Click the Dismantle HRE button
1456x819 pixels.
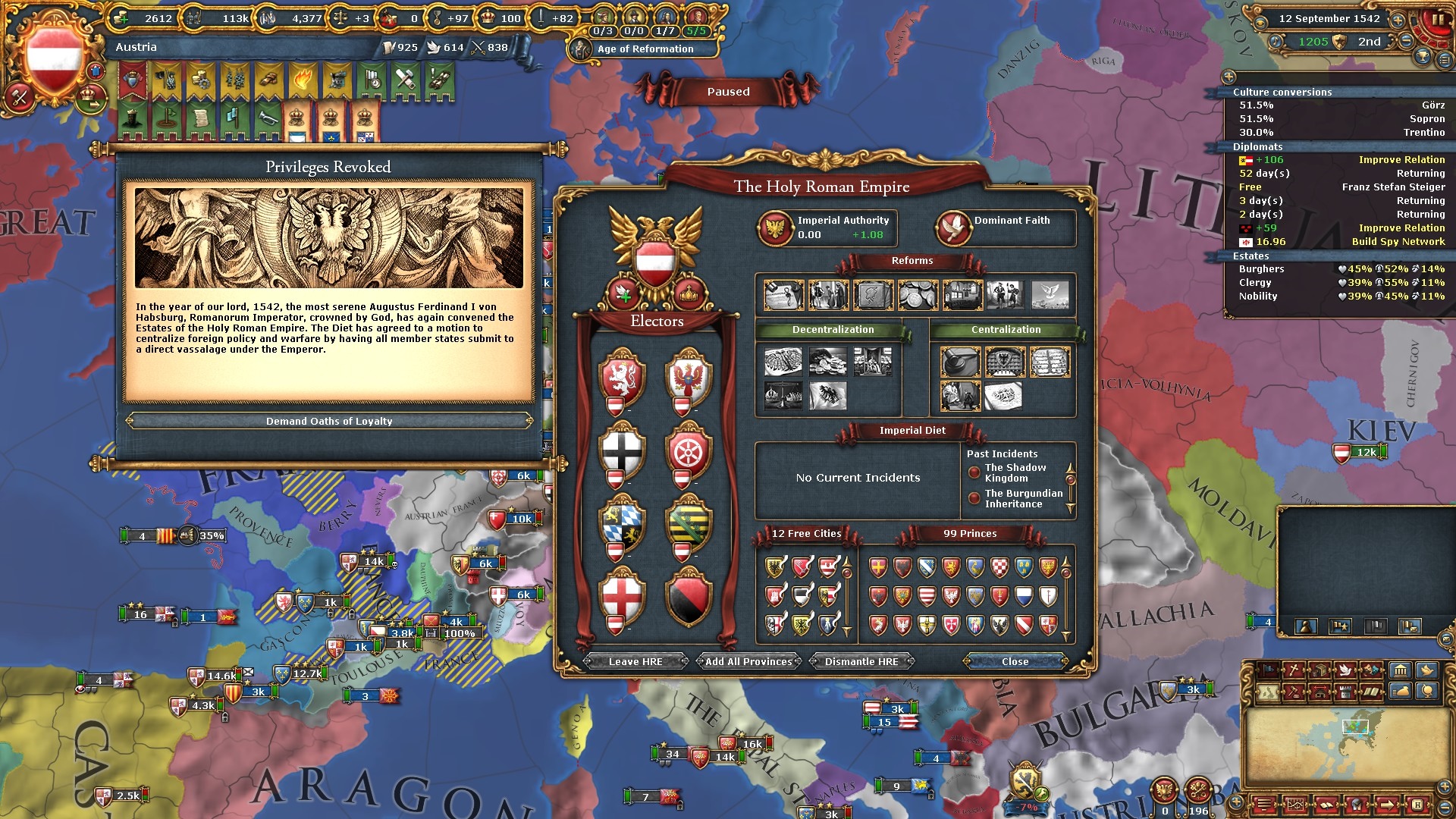[861, 661]
